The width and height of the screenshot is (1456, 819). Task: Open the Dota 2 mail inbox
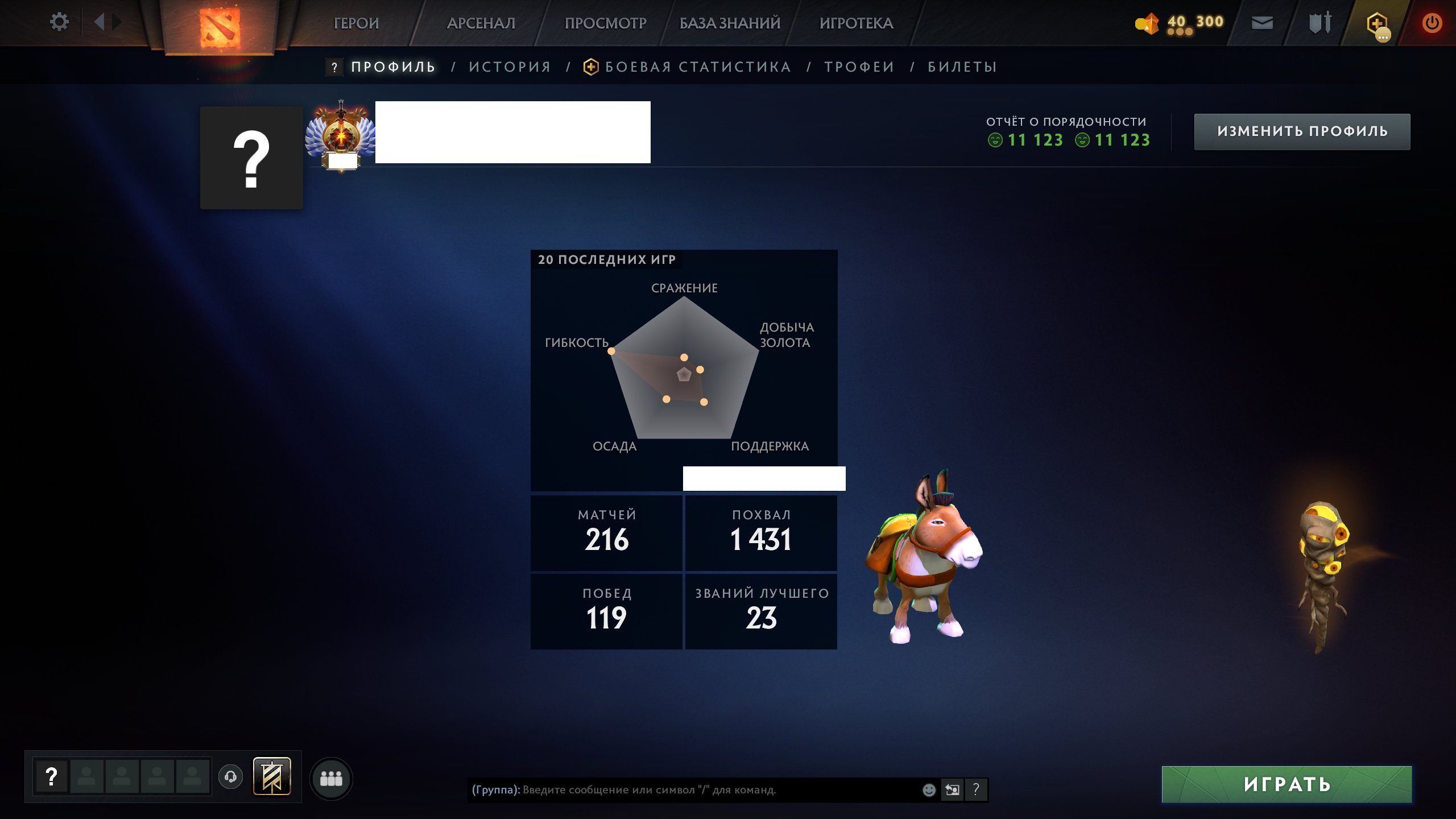(1263, 23)
